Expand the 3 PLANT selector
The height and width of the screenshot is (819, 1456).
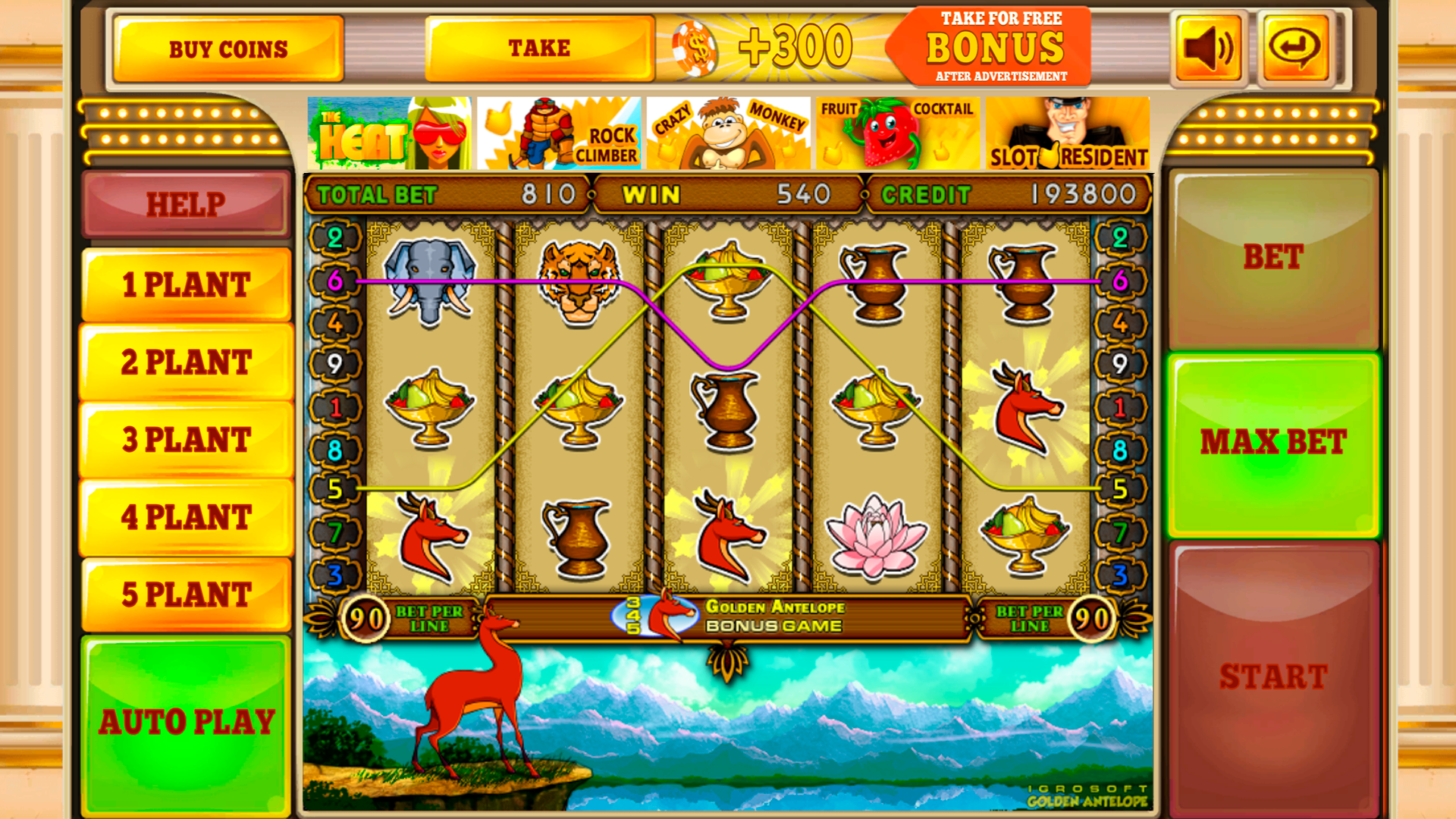(185, 441)
